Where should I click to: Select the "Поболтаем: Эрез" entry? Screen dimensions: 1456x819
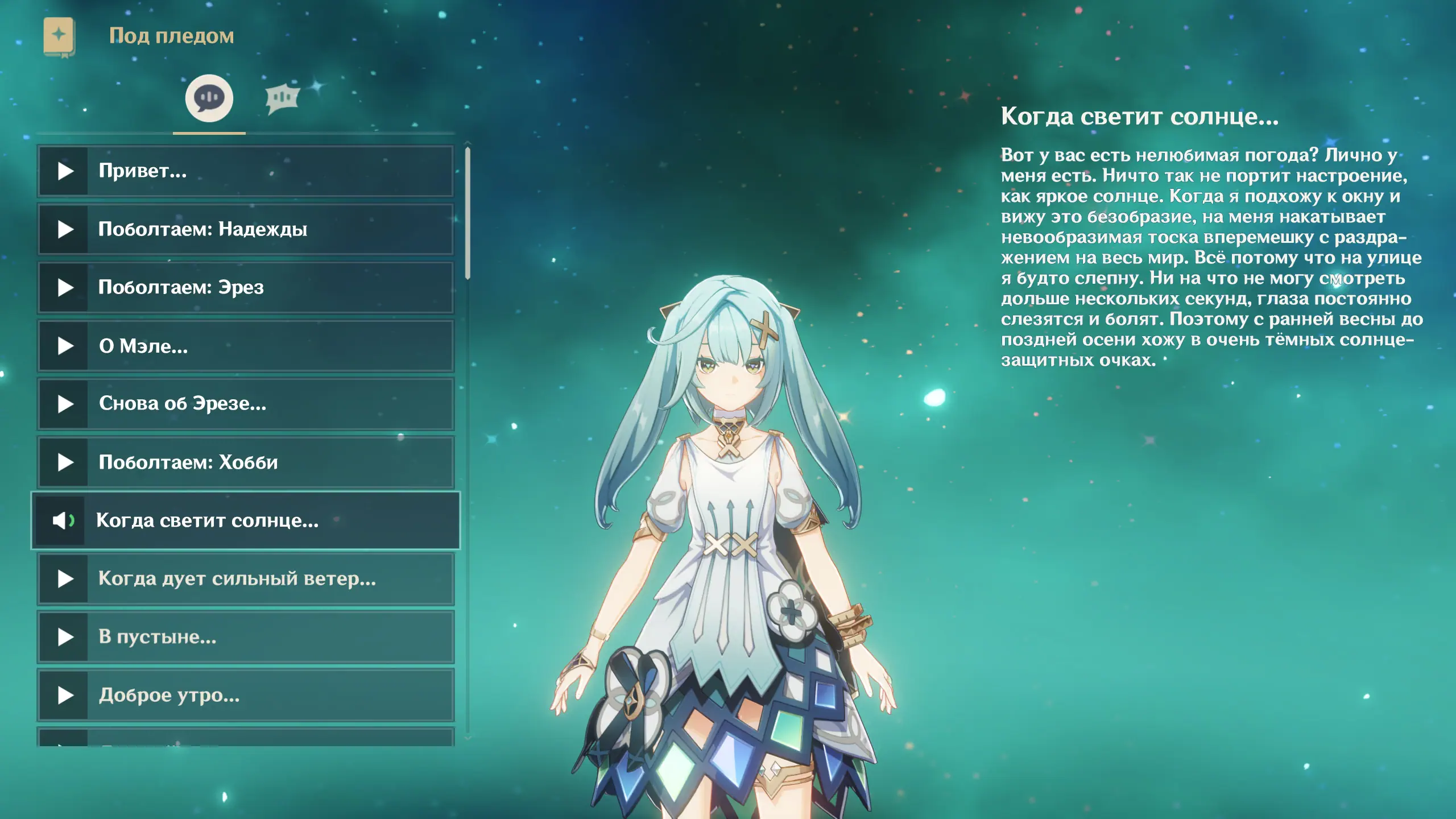click(x=246, y=288)
